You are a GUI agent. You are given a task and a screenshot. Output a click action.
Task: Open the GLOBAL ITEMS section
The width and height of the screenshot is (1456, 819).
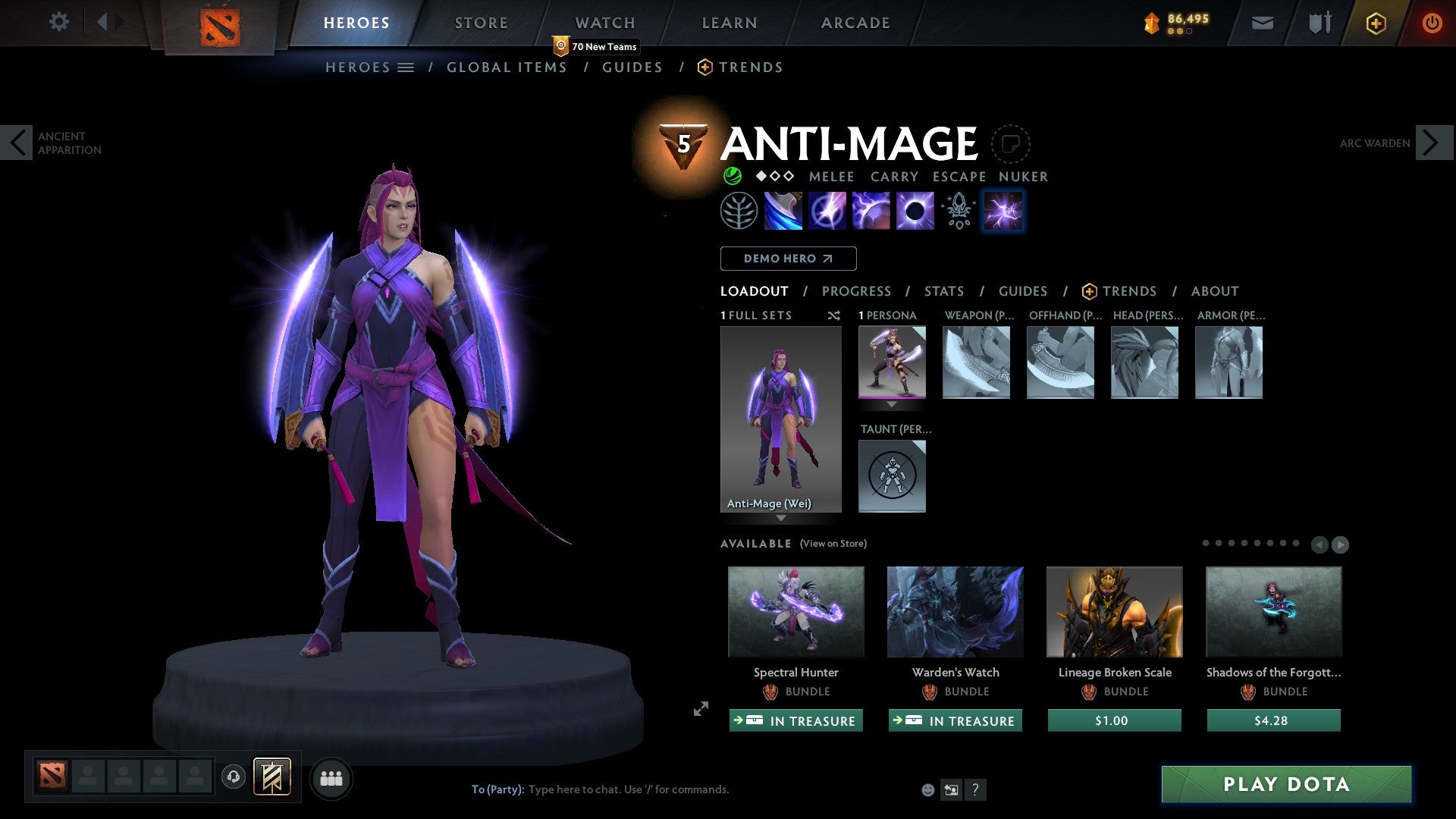click(507, 67)
